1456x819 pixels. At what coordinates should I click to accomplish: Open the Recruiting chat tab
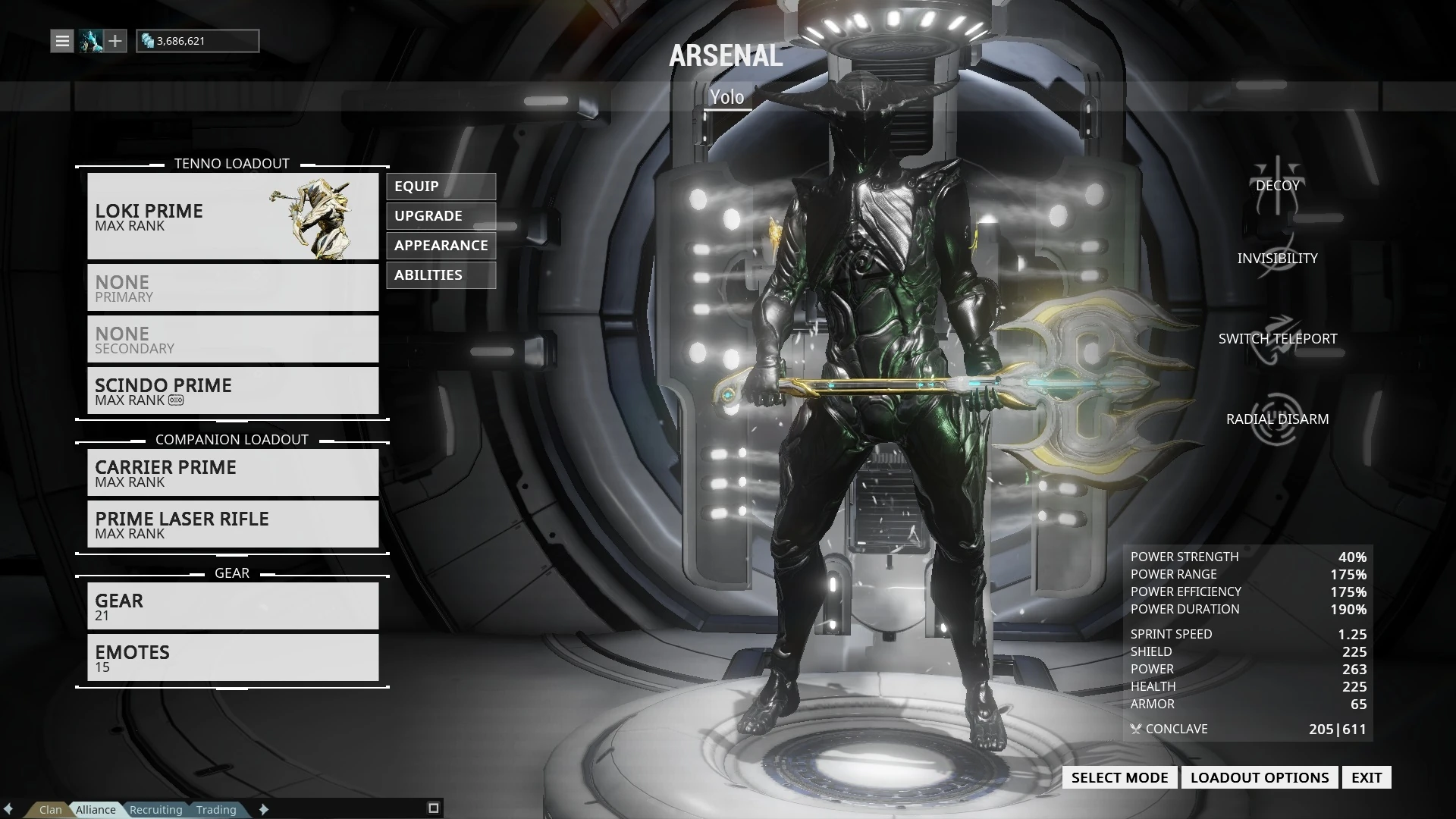point(155,809)
